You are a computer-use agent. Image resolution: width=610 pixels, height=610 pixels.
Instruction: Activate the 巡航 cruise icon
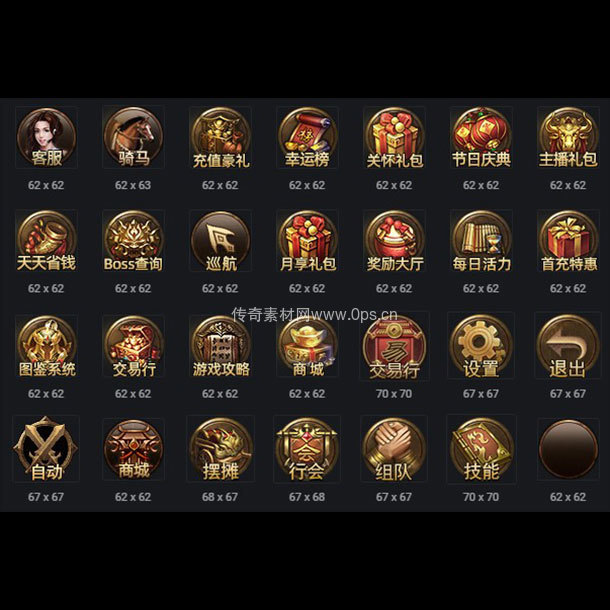[220, 242]
